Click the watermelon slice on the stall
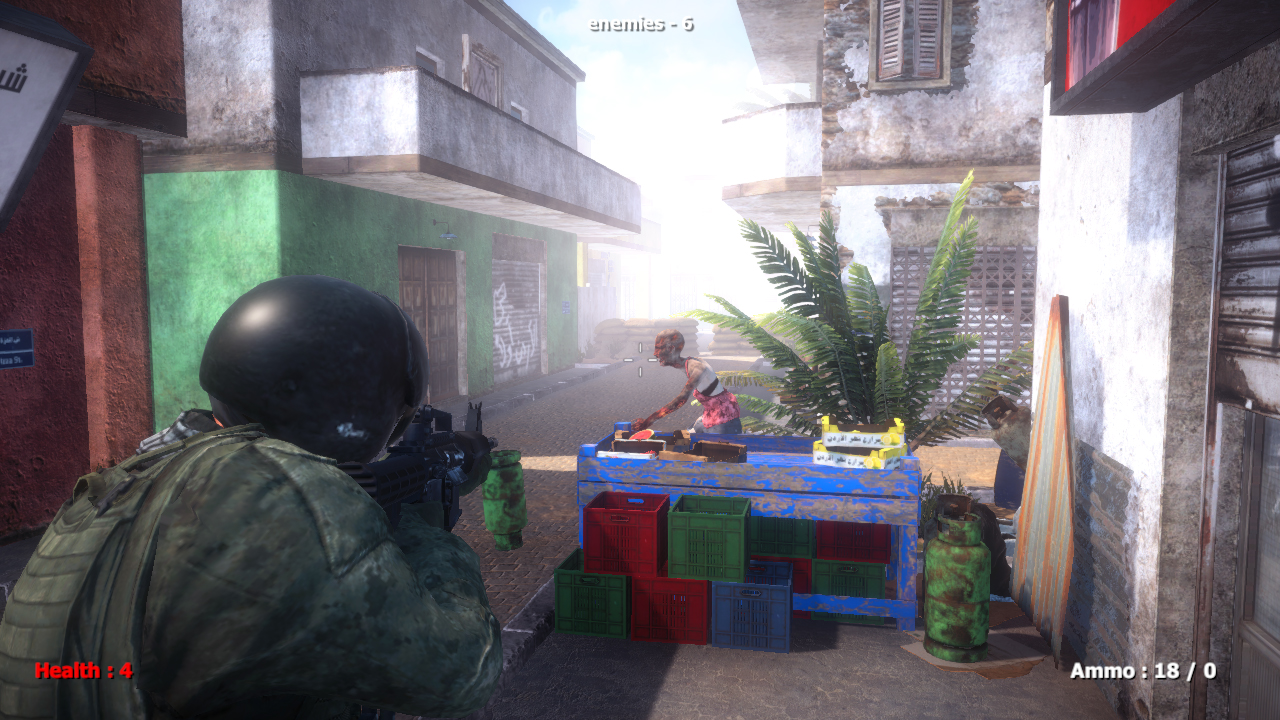Screen dimensions: 1280x720 (x=640, y=435)
